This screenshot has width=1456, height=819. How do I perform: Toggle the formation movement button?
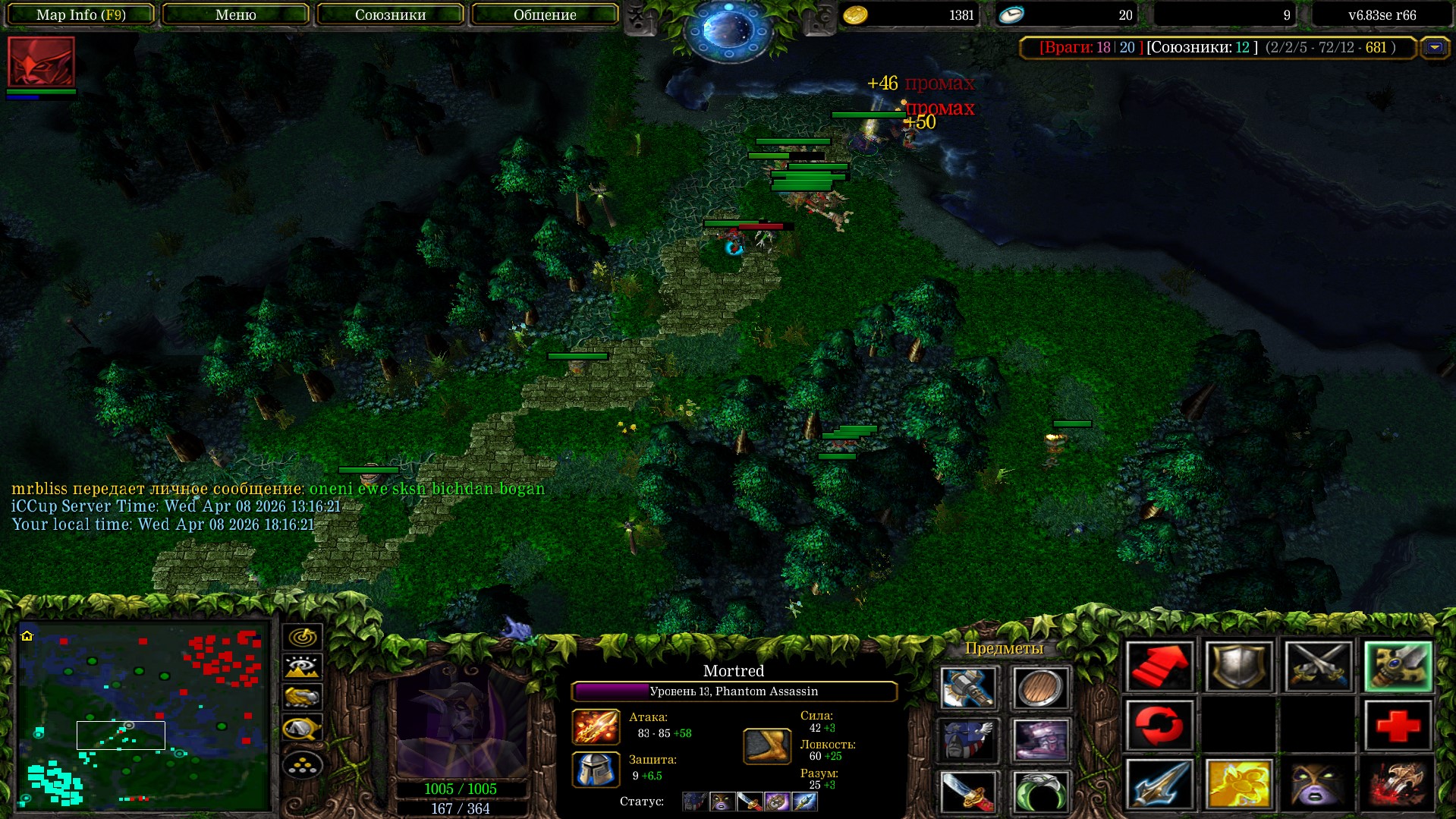[x=302, y=765]
